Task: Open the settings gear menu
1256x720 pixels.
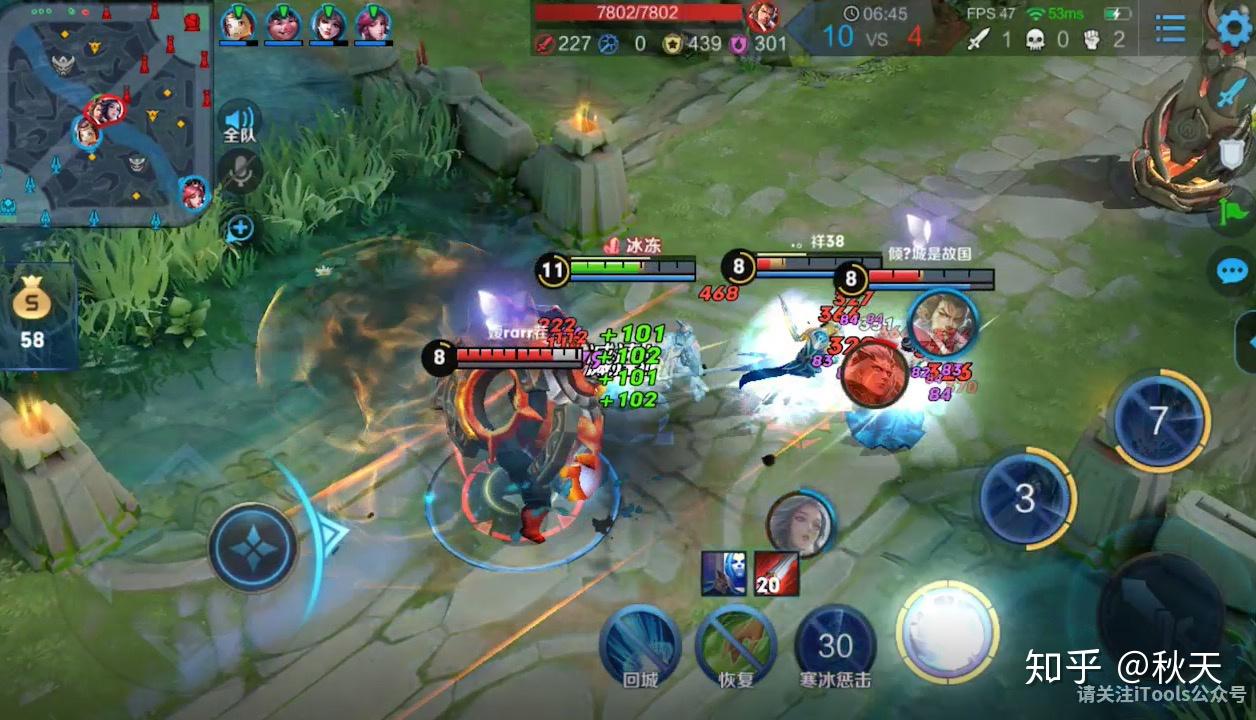Action: tap(1237, 27)
